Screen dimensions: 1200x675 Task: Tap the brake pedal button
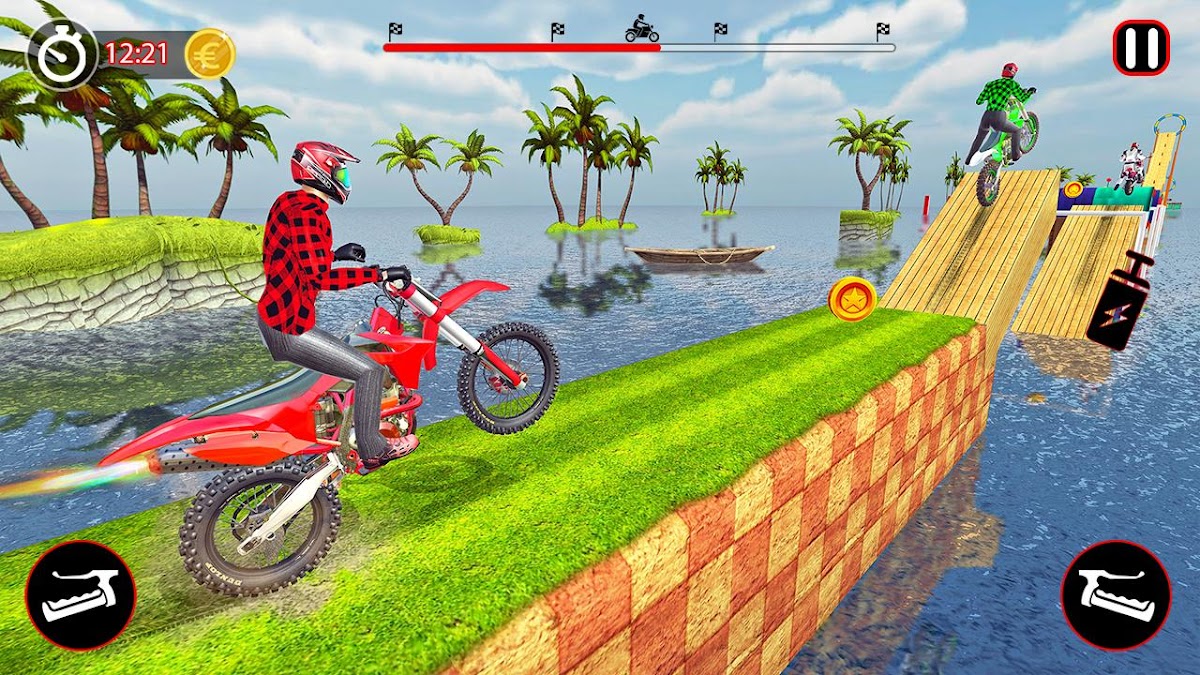(x=80, y=596)
